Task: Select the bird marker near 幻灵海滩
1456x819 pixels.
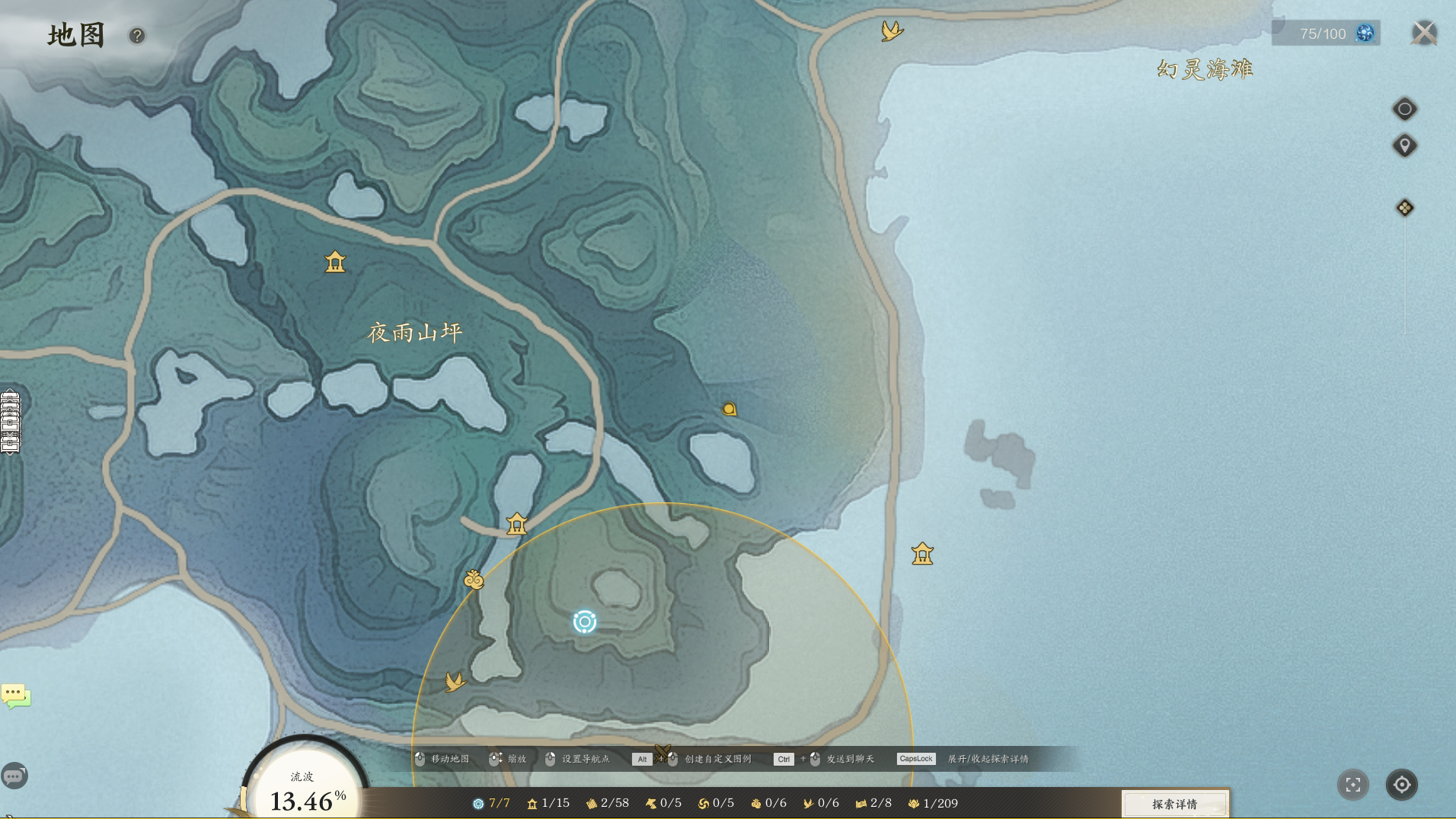Action: 892,31
